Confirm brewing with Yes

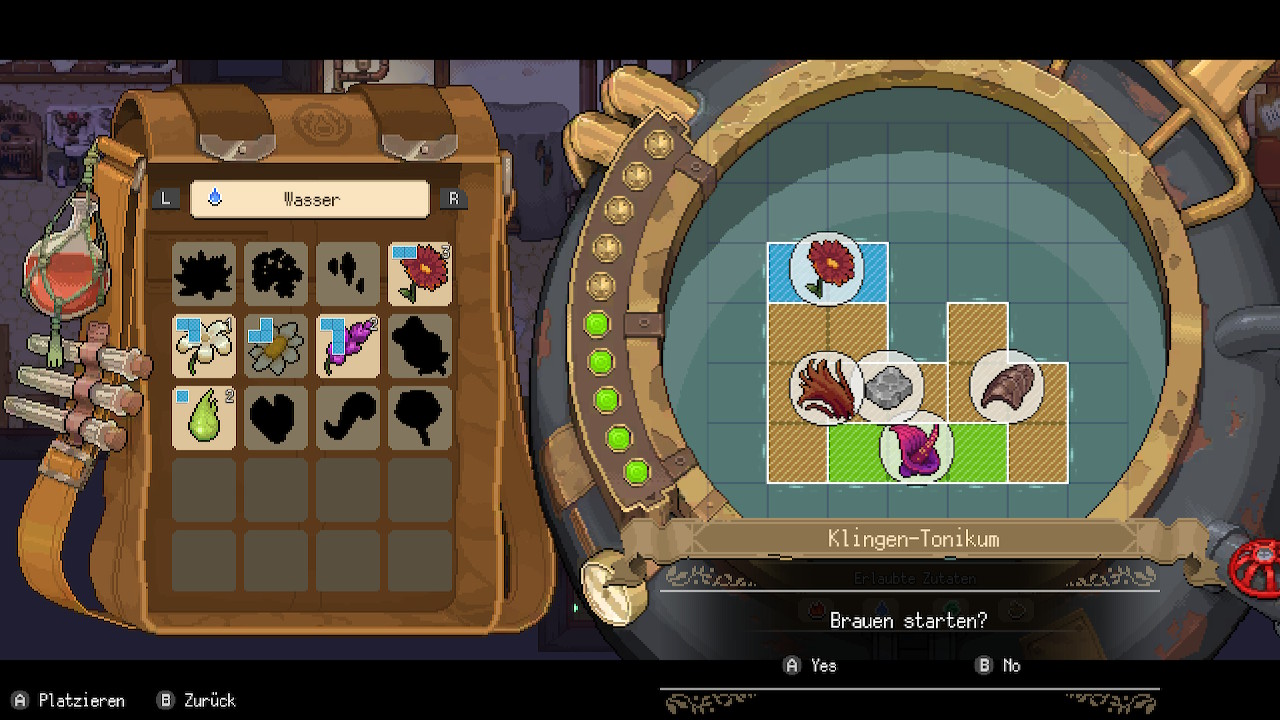[811, 665]
